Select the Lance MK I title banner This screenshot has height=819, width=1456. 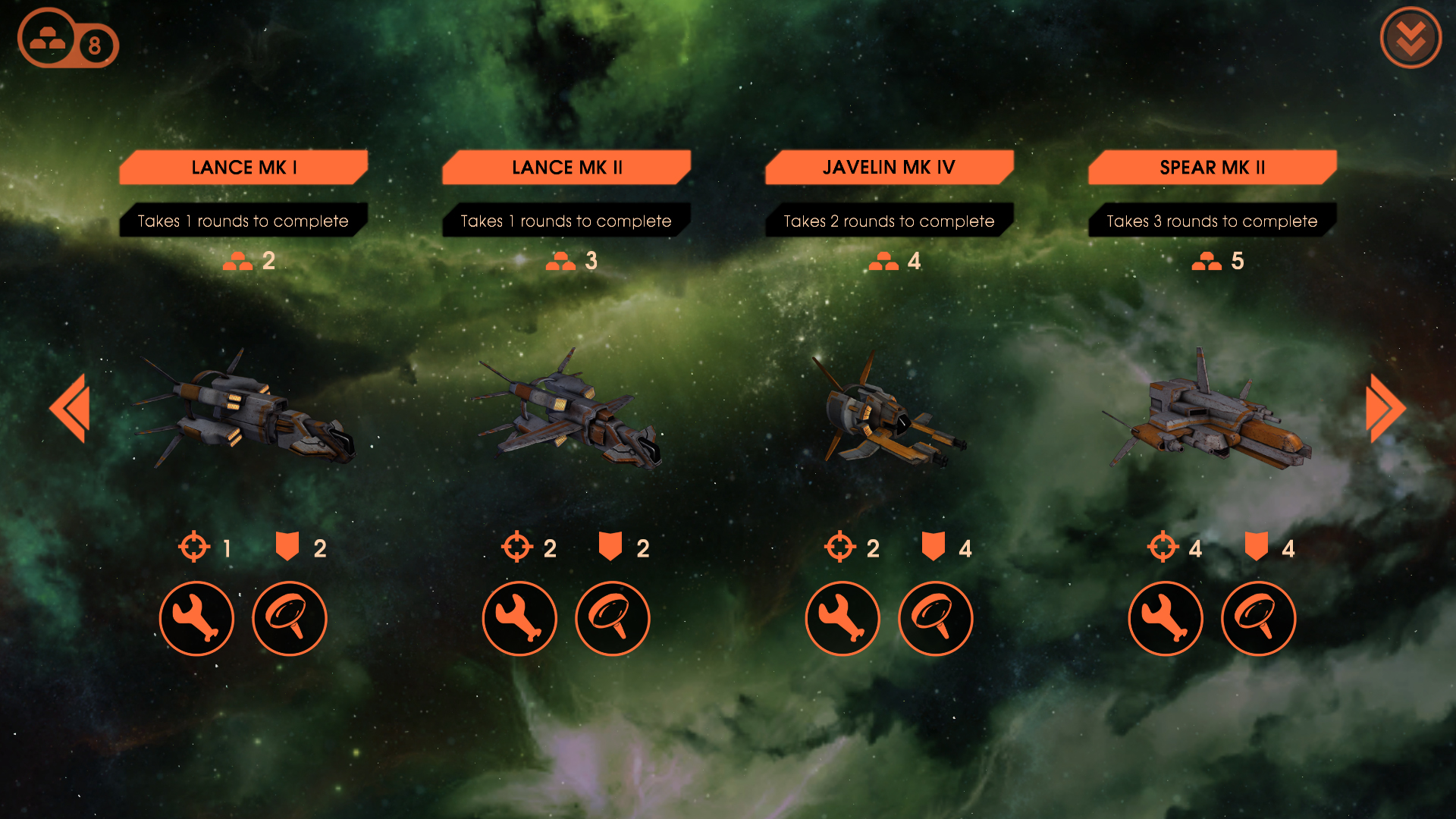tap(243, 167)
